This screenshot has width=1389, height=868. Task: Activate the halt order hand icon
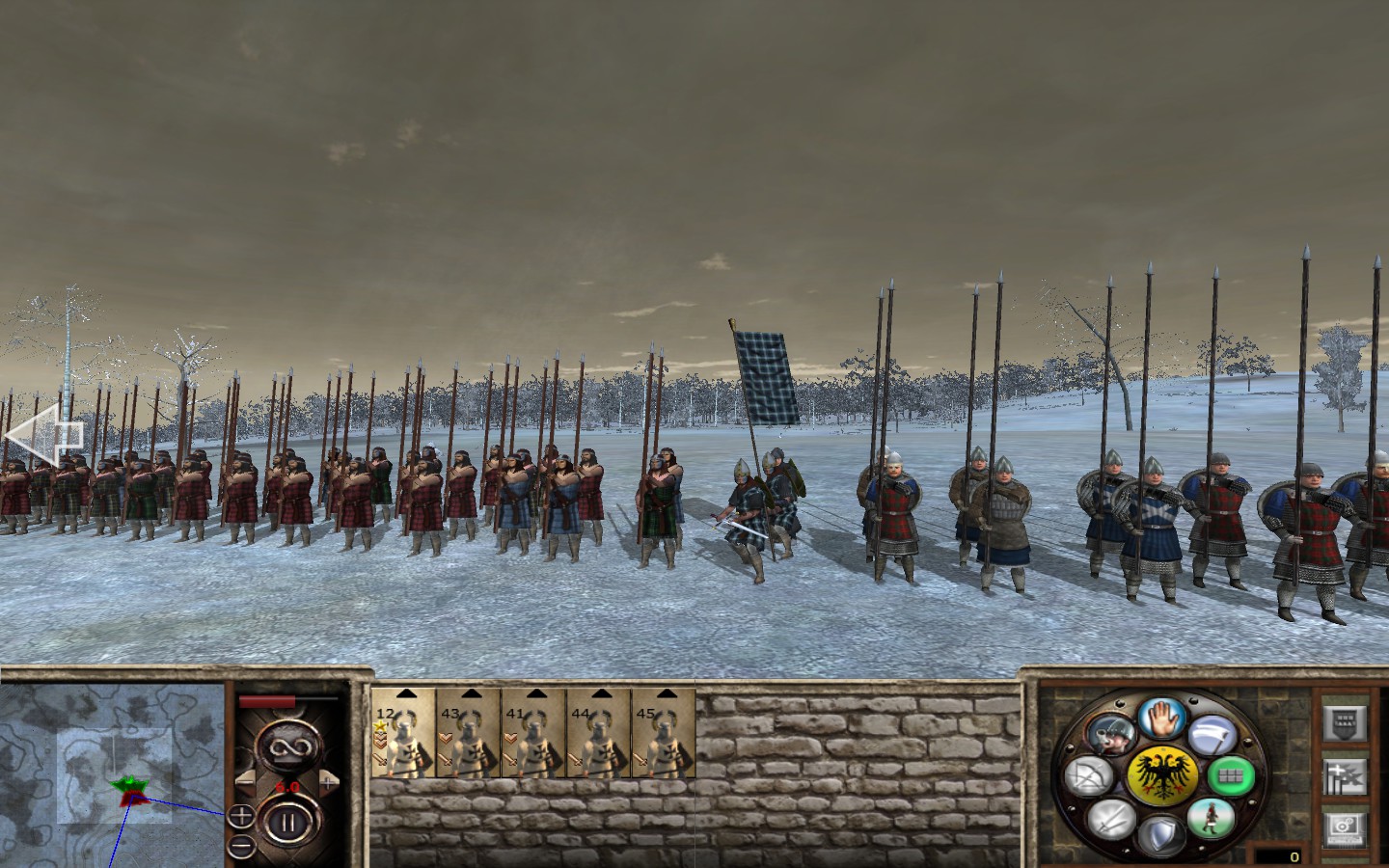pos(1160,719)
